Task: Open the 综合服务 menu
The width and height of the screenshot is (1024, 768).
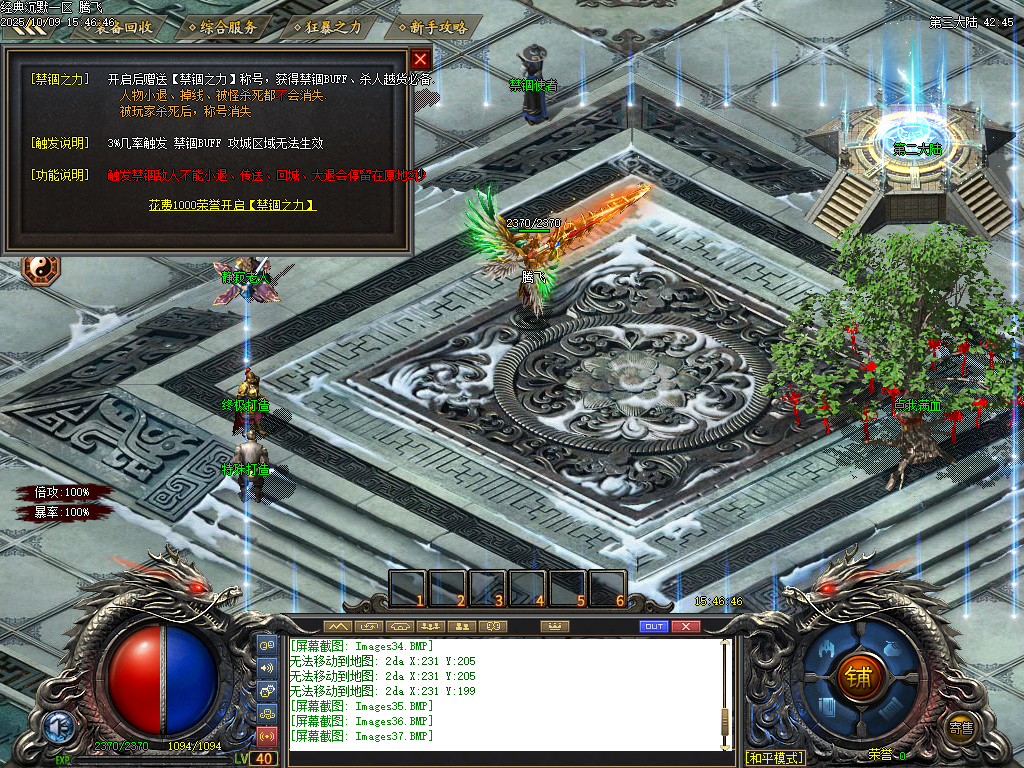Action: [222, 27]
